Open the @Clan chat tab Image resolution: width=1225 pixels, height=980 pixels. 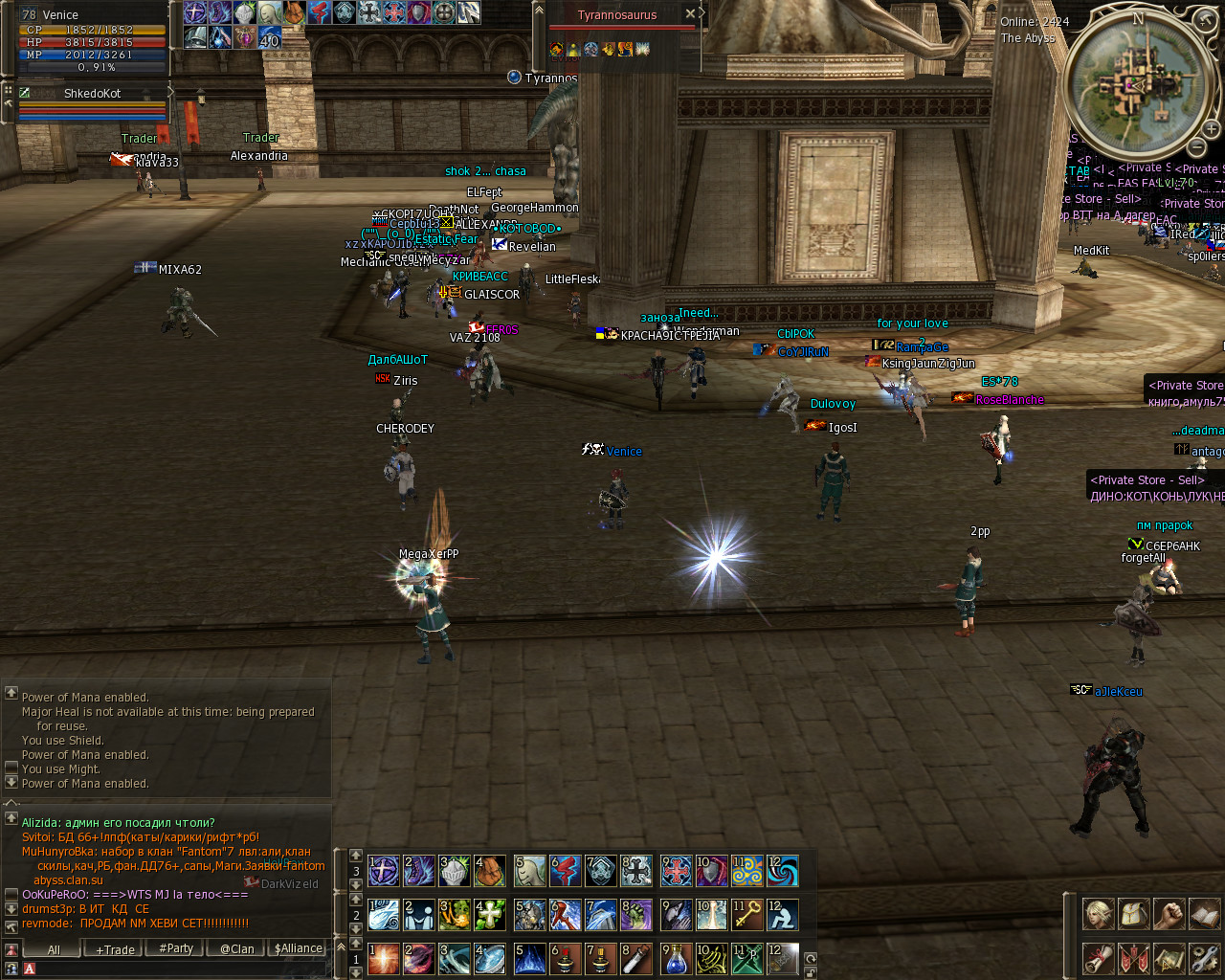pos(237,949)
